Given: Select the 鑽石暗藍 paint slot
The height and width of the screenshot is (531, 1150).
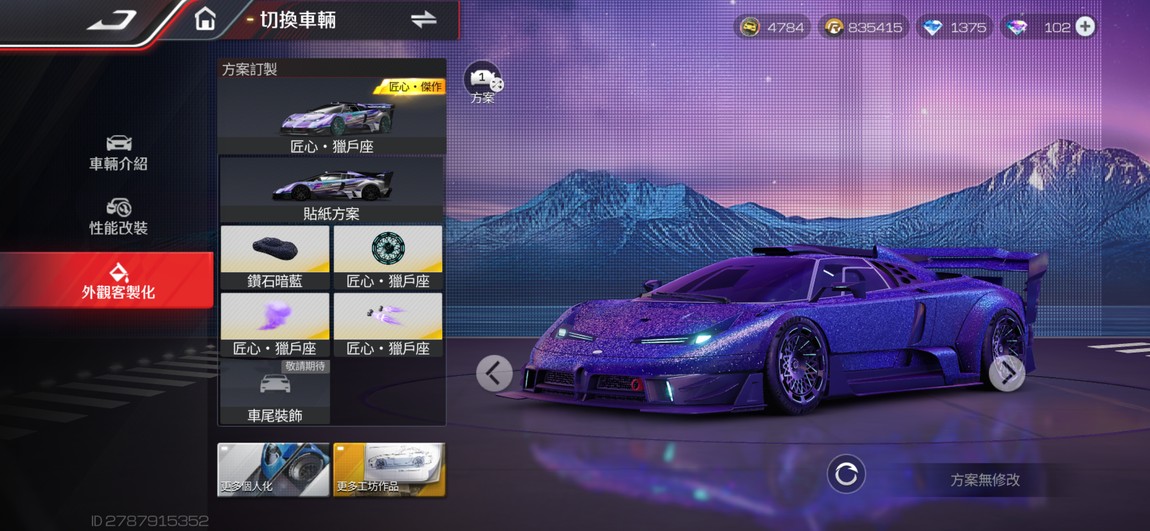Looking at the screenshot, I should (275, 258).
